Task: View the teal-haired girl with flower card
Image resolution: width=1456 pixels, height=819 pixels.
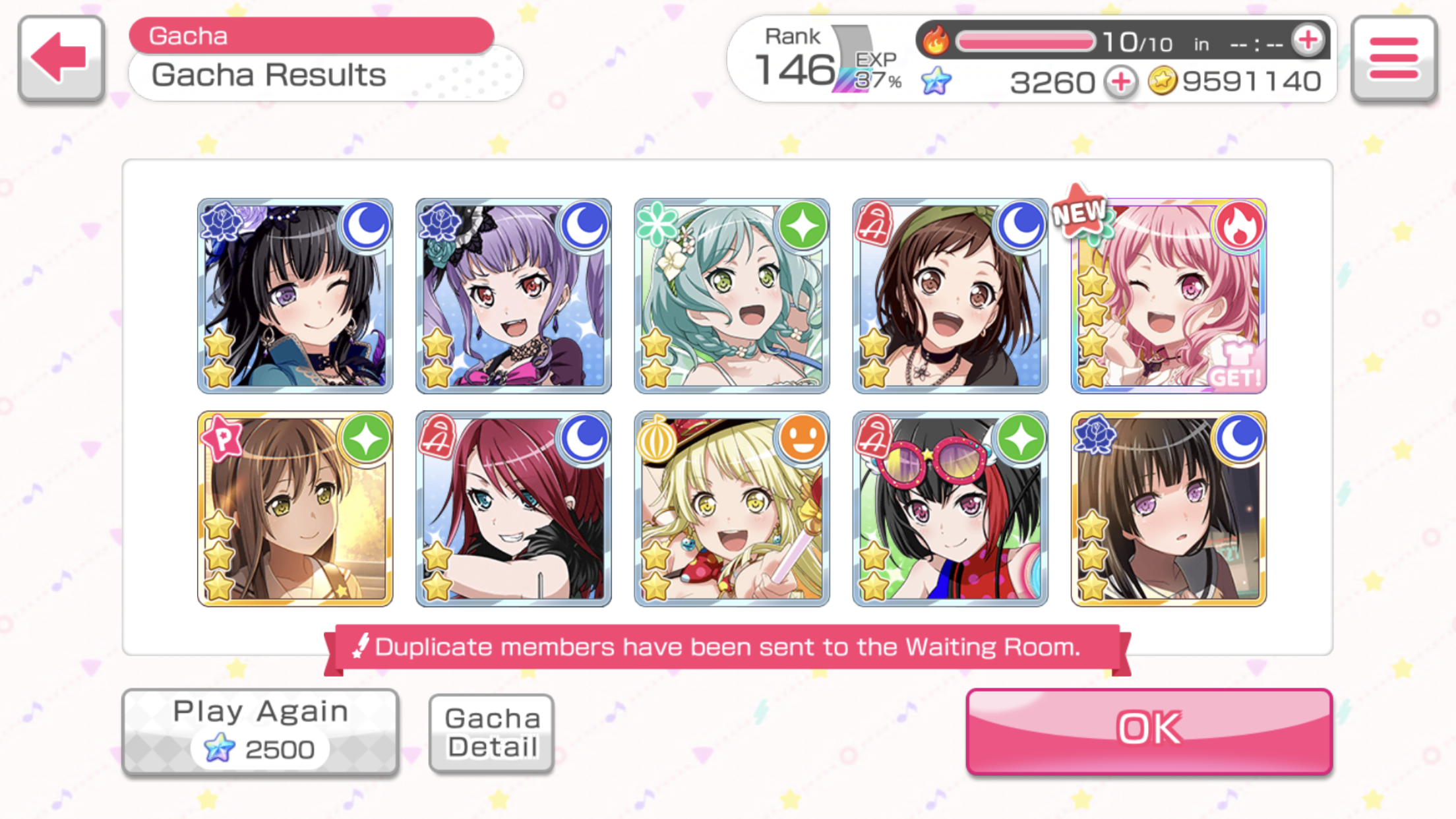Action: pos(731,295)
